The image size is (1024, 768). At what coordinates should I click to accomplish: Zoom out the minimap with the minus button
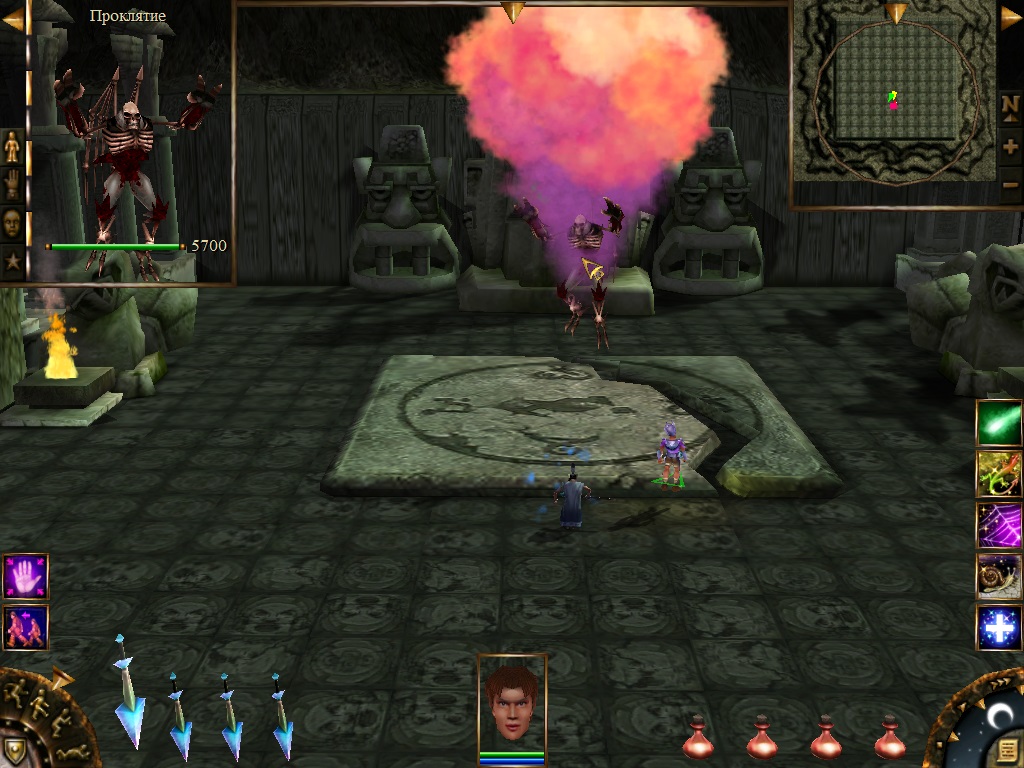click(1010, 185)
